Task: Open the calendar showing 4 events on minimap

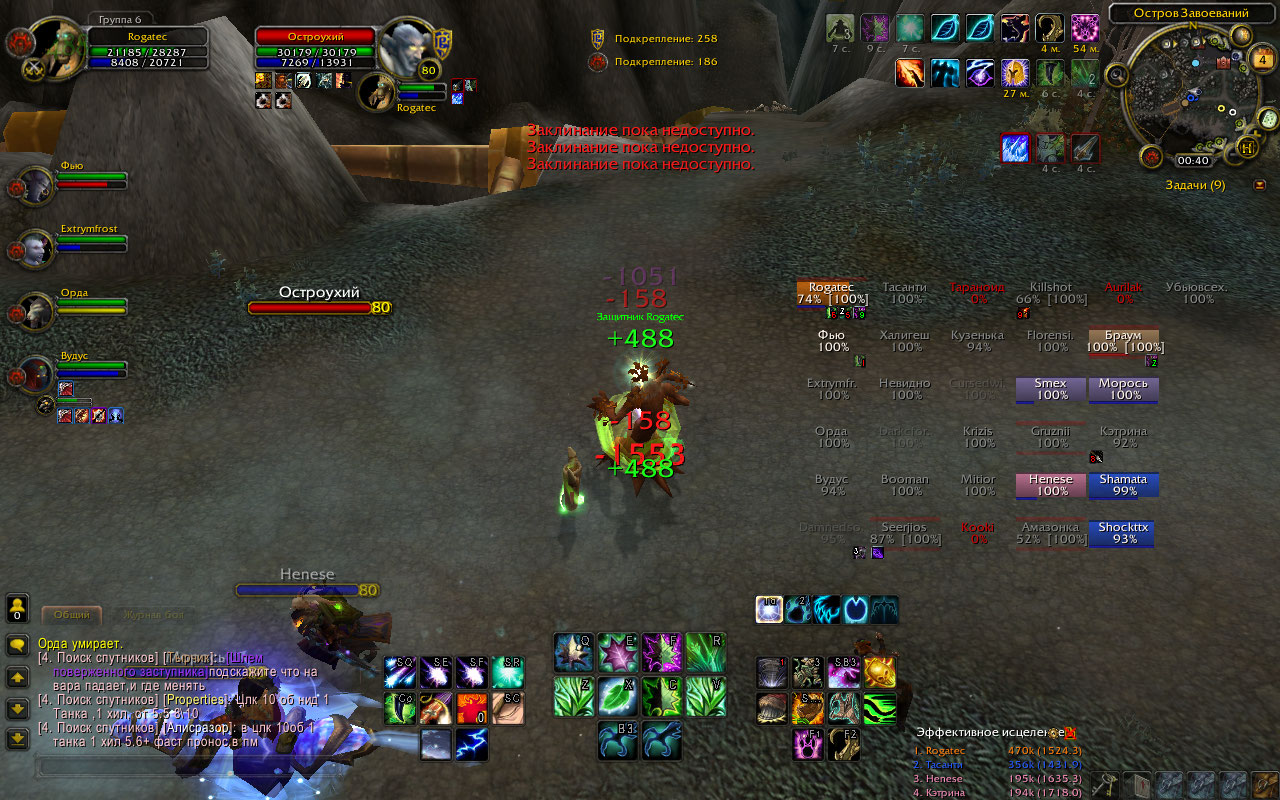Action: click(1262, 60)
